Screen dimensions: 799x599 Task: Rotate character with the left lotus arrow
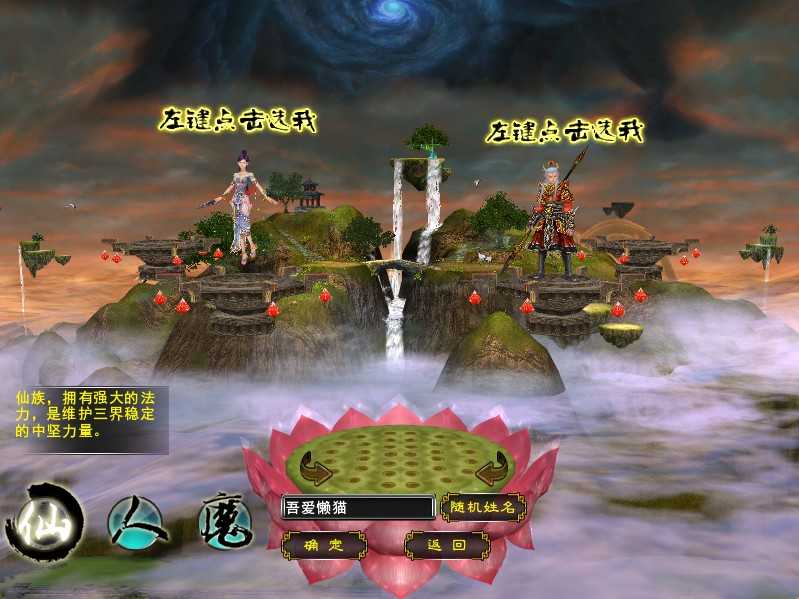click(x=317, y=468)
